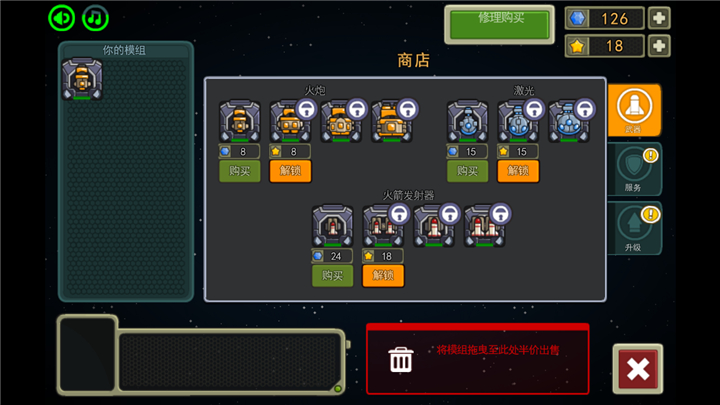720x405 pixels.
Task: Click the trash can sell area
Action: [x=401, y=358]
